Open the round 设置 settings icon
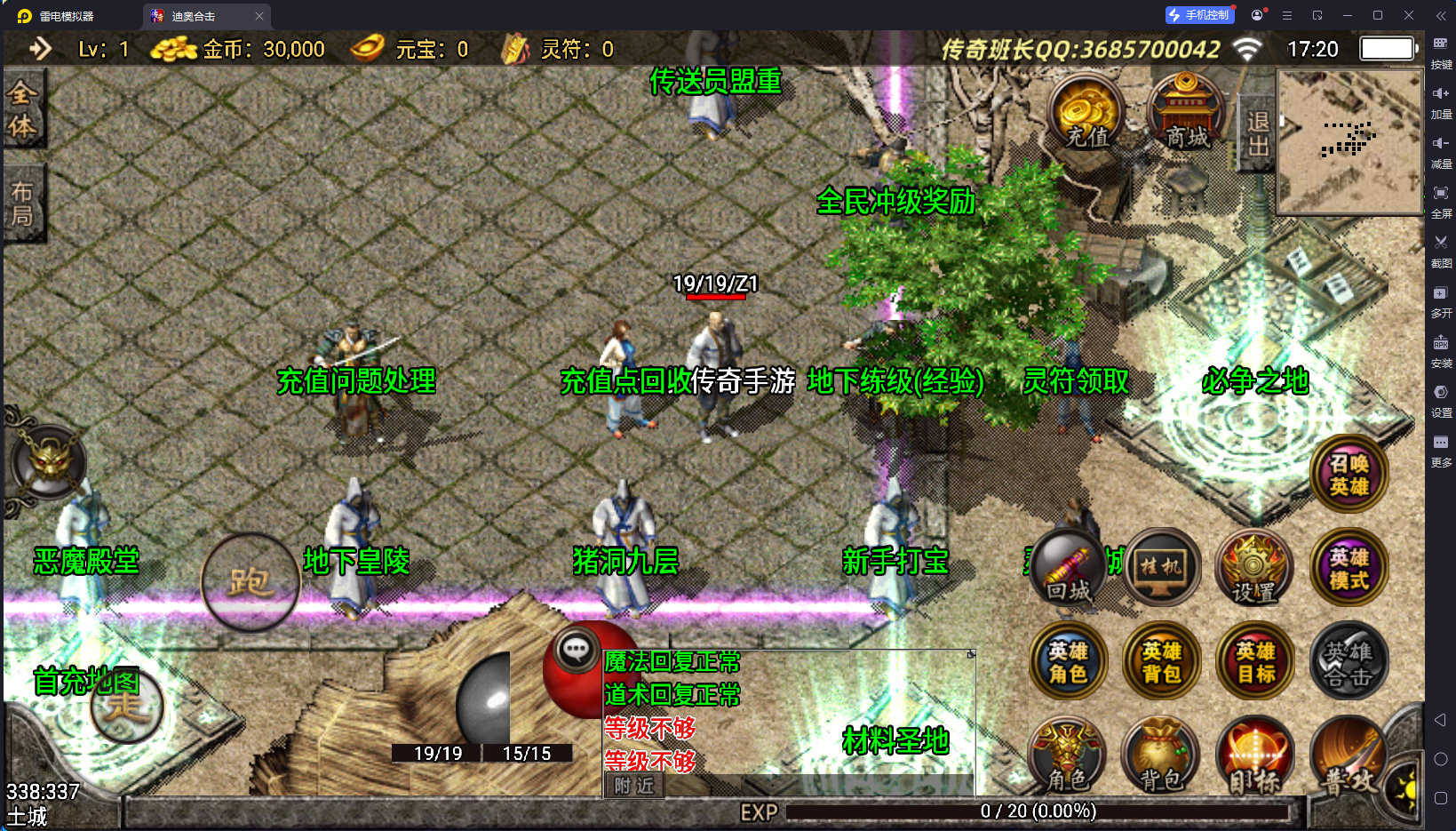Screen dimensions: 1456x831 tap(1254, 569)
